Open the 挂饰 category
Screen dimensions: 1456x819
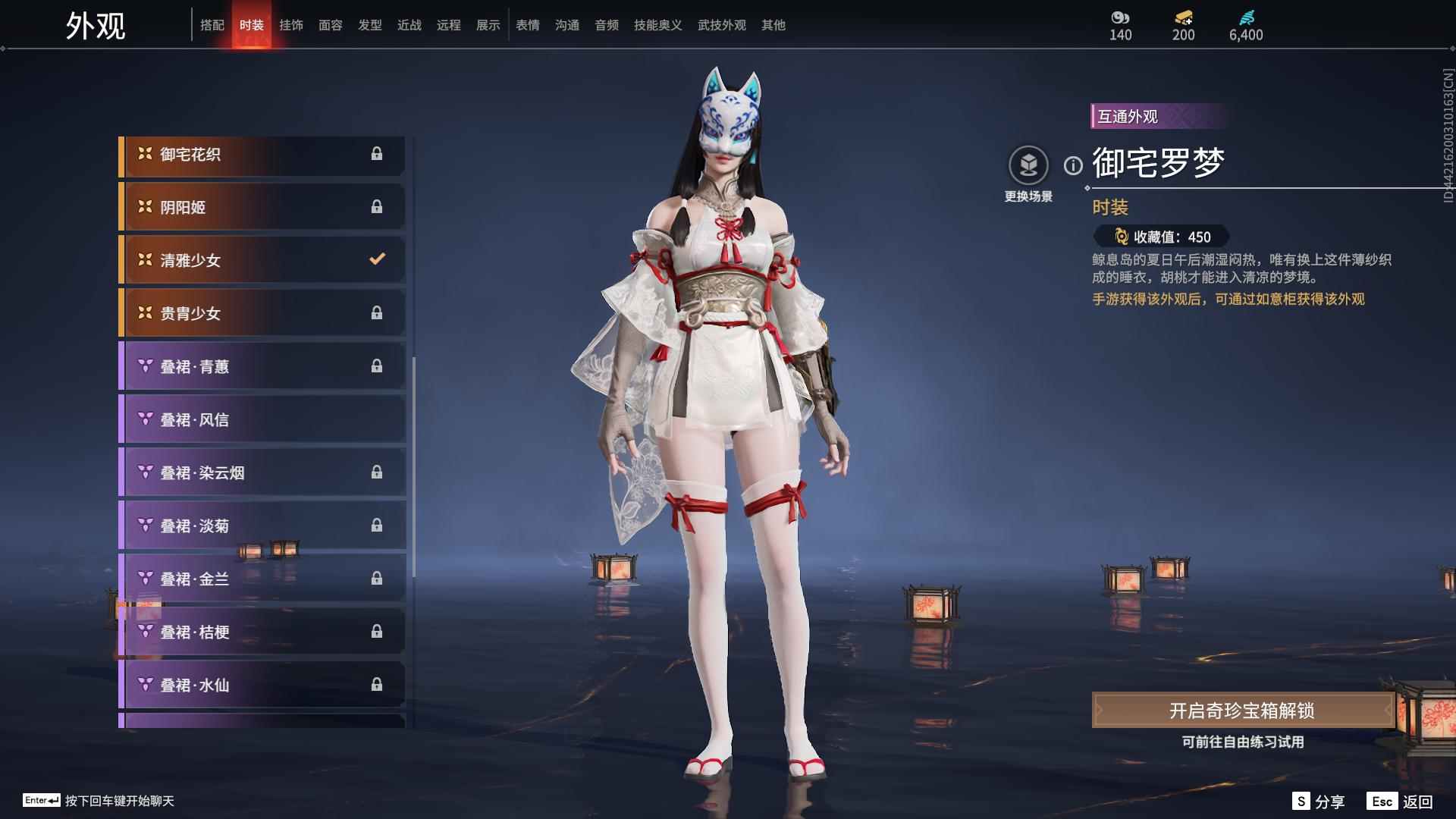click(291, 25)
